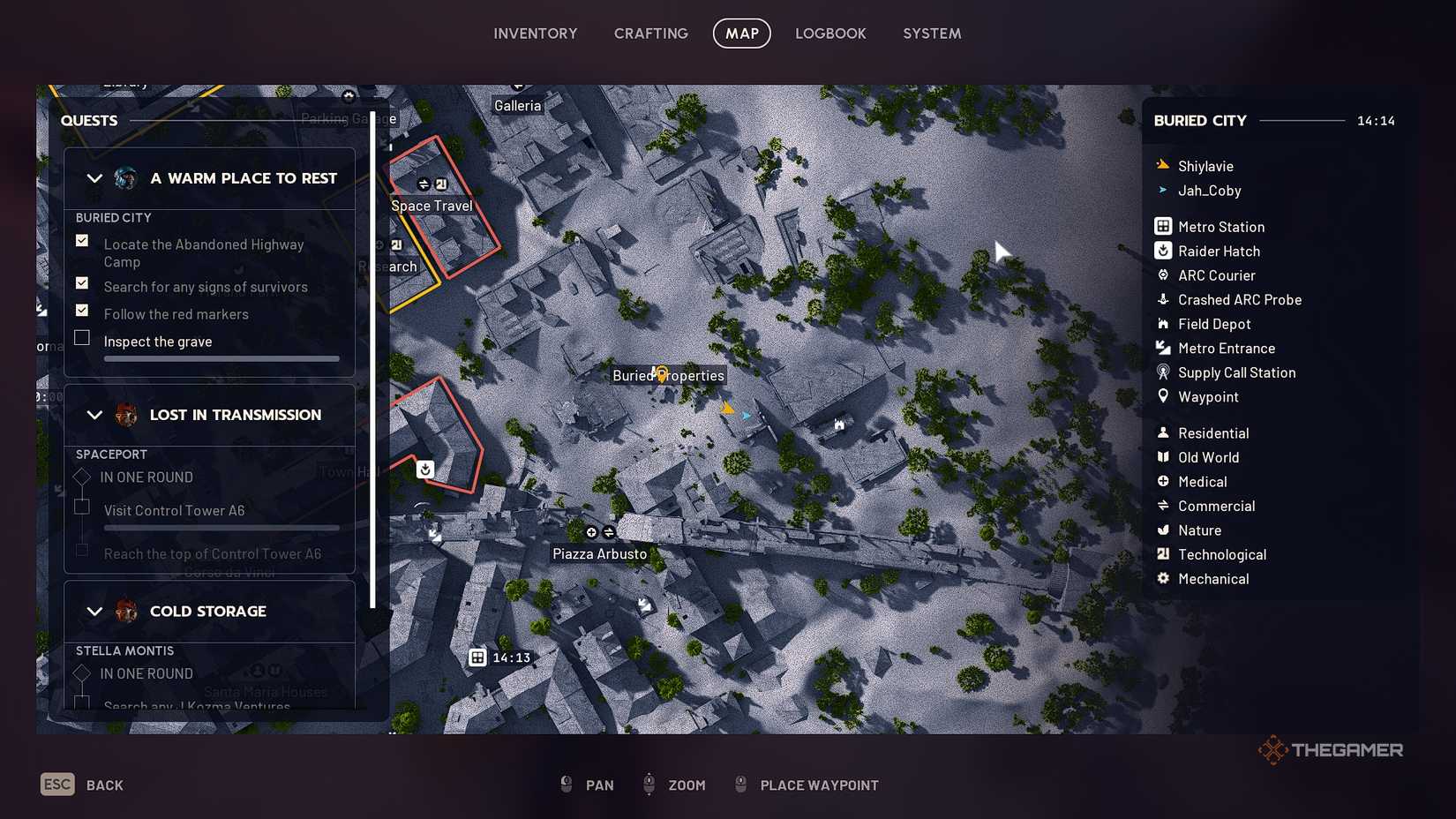The height and width of the screenshot is (819, 1456).
Task: Select the Raider Hatch legend icon
Action: 1163,251
